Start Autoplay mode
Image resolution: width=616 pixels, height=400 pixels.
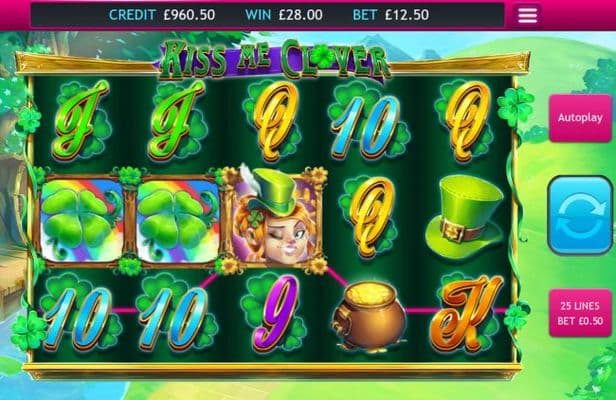(581, 118)
